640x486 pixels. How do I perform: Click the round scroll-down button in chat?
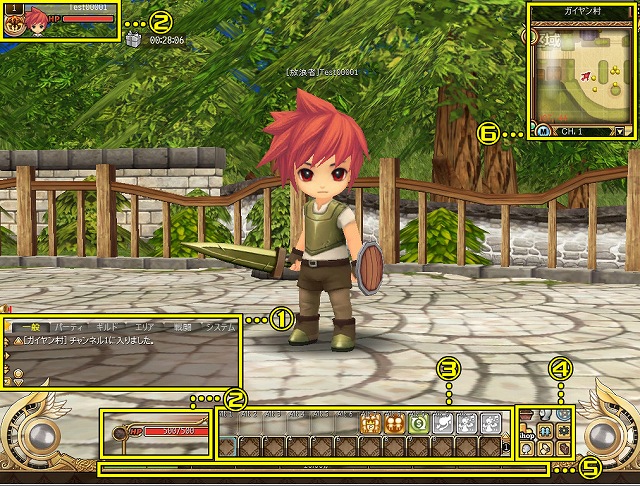coord(18,372)
